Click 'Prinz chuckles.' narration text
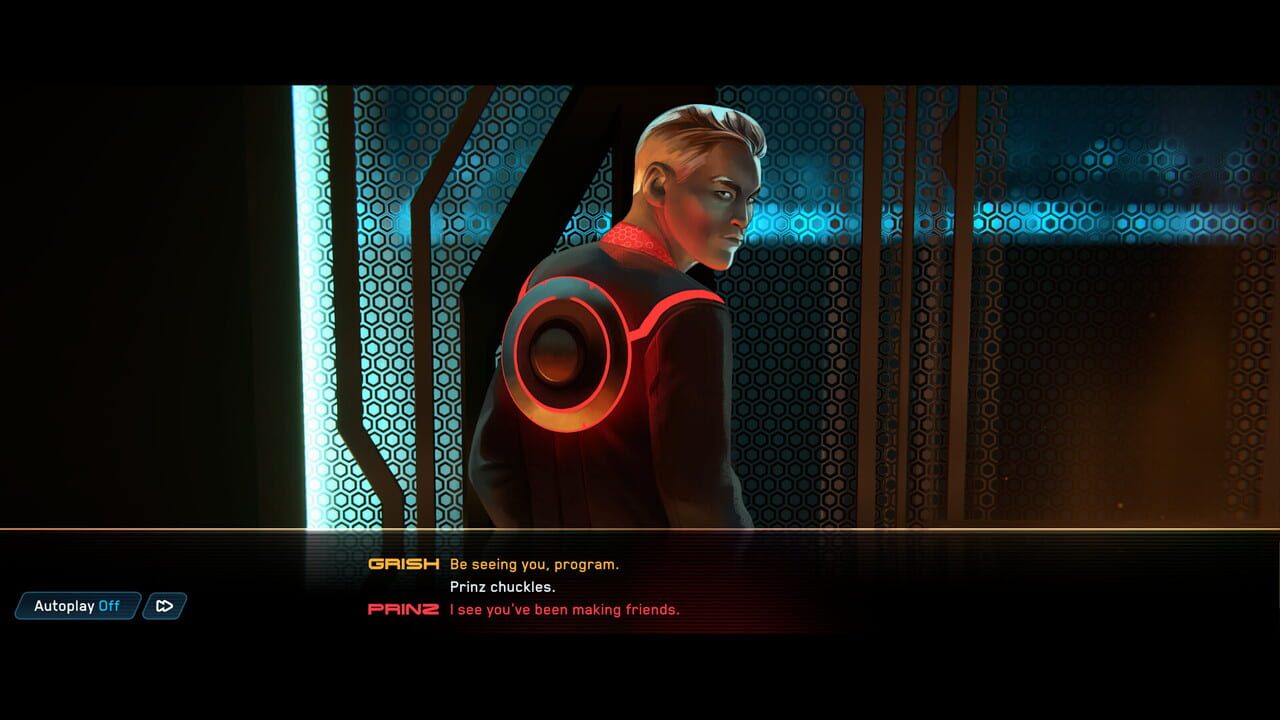 tap(503, 587)
